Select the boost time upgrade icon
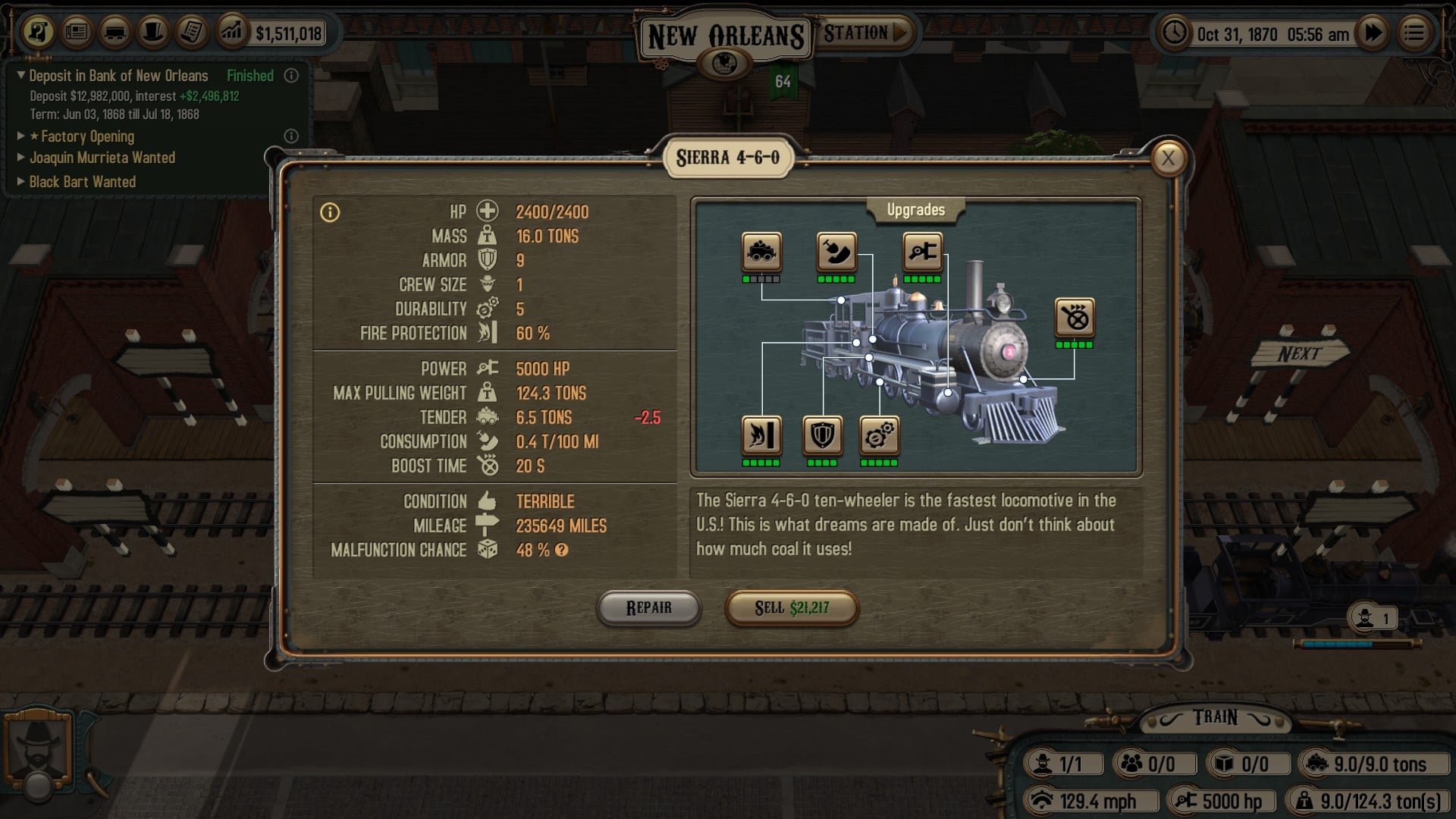This screenshot has width=1456, height=819. click(x=1075, y=318)
